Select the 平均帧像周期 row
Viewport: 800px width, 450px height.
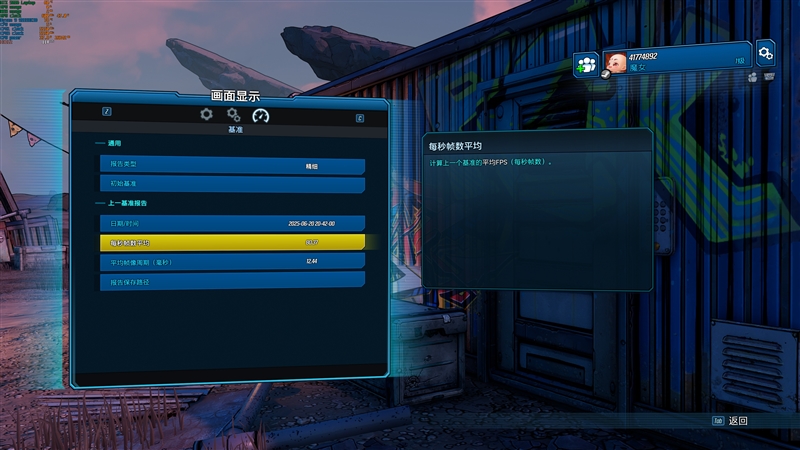pyautogui.click(x=231, y=261)
